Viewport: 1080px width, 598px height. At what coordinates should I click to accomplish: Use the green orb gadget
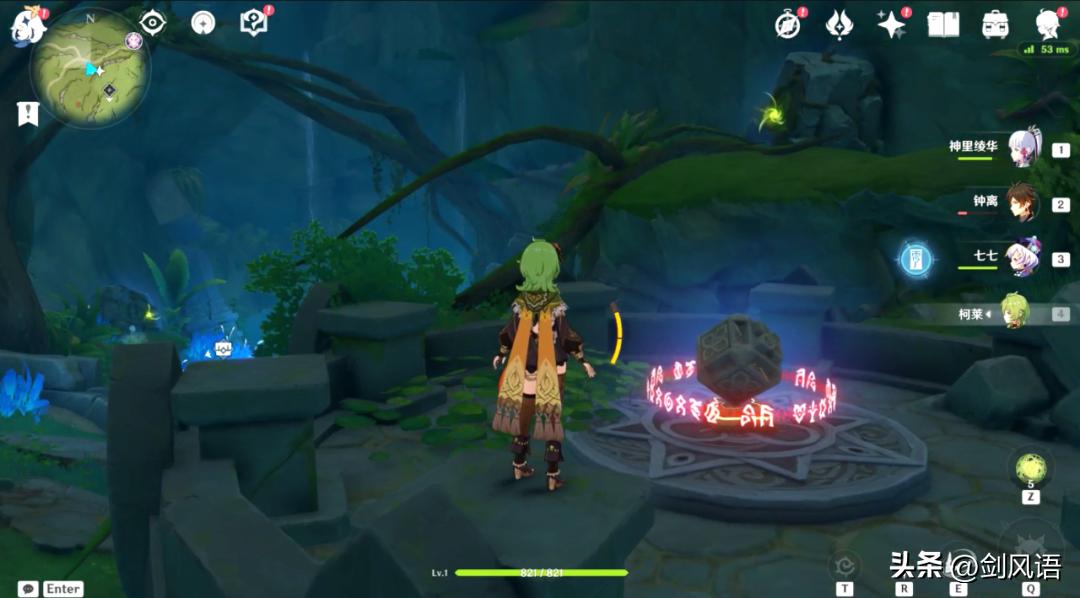[1030, 469]
